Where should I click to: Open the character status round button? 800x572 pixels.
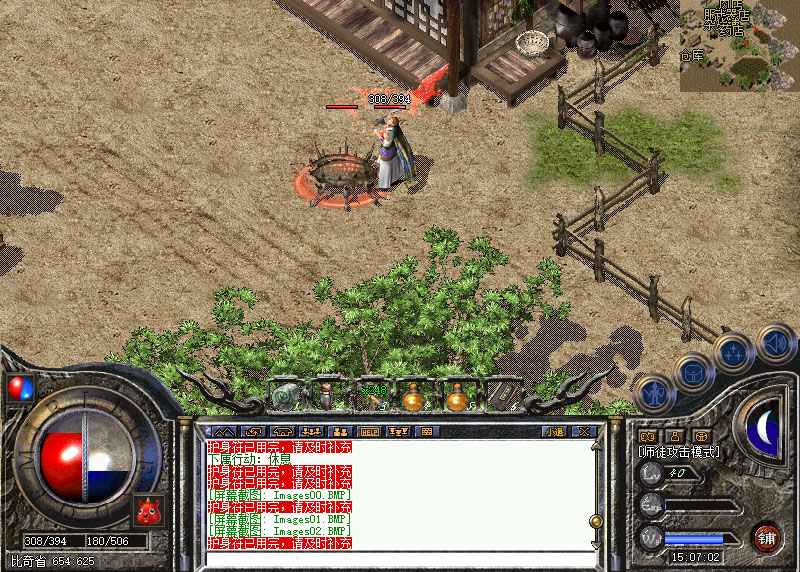point(652,393)
